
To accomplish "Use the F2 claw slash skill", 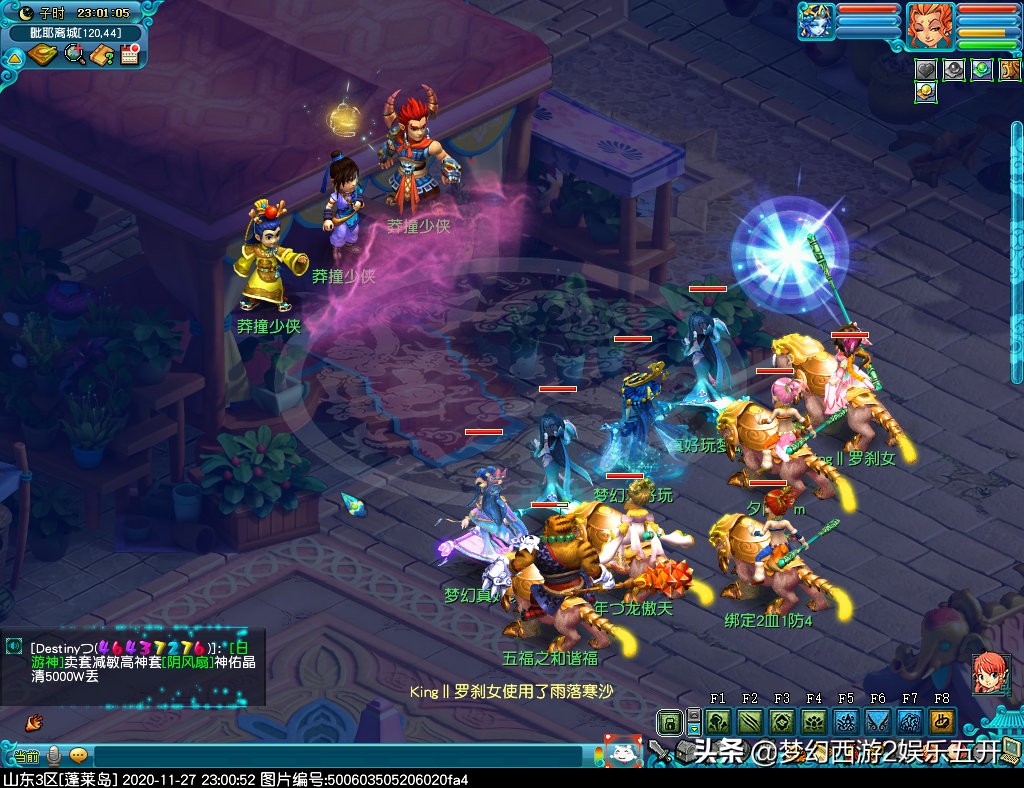I will coord(750,721).
